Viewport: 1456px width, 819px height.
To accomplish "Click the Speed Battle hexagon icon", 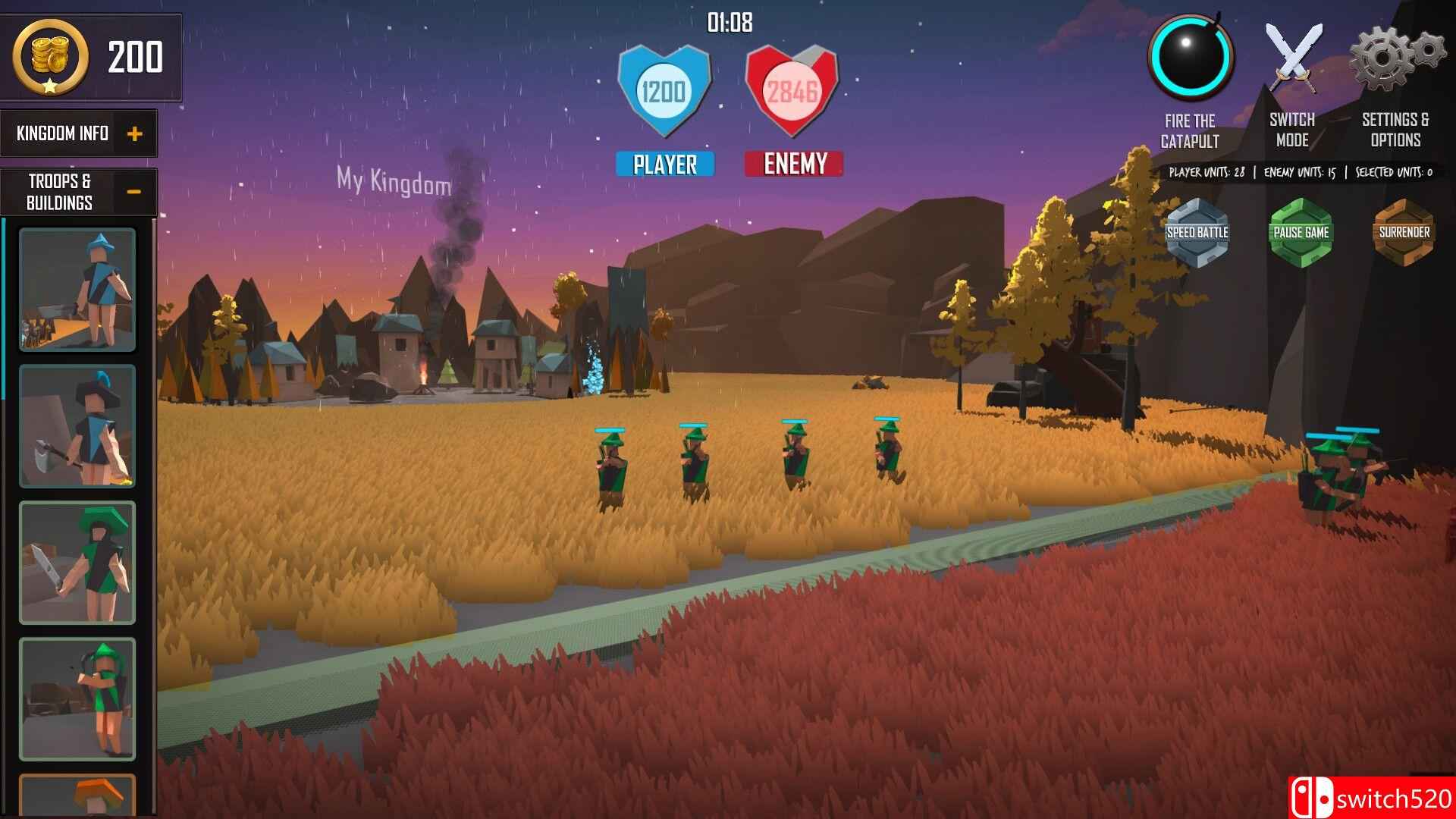I will tap(1198, 234).
